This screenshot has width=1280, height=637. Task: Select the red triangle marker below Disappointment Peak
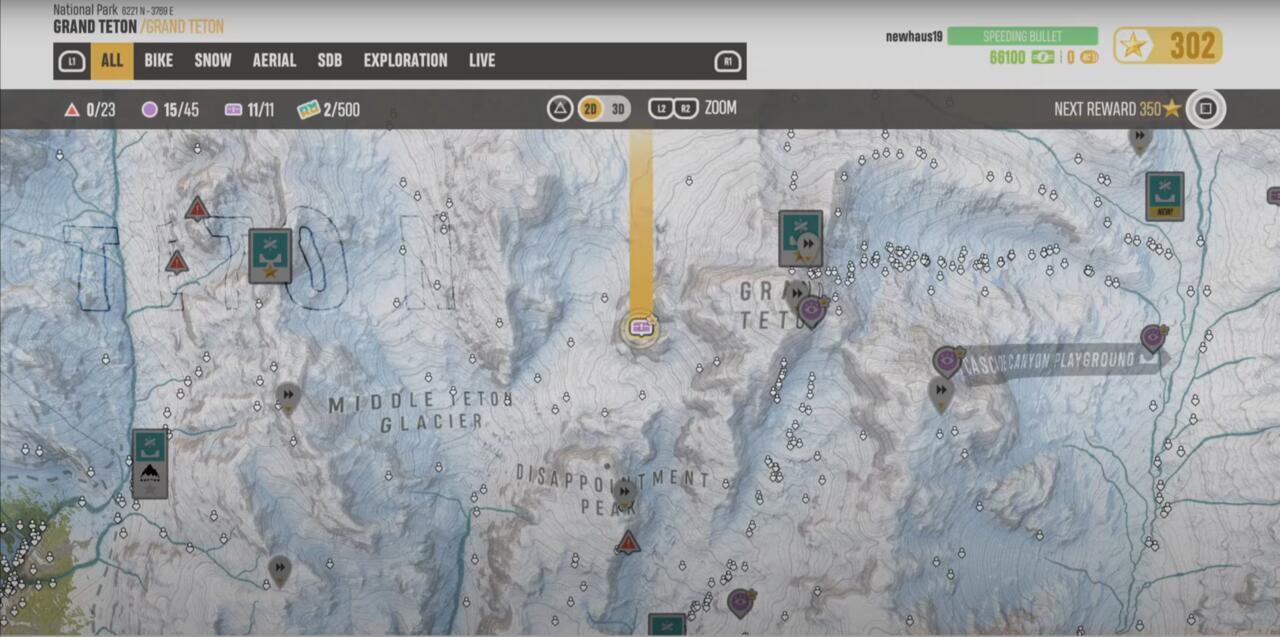[628, 543]
